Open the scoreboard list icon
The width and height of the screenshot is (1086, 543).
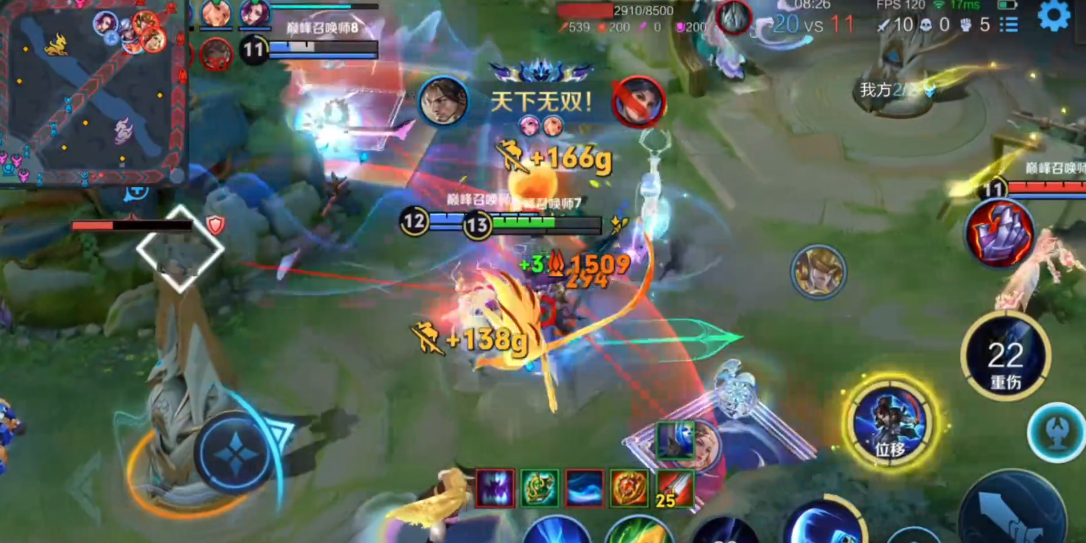tap(1008, 23)
